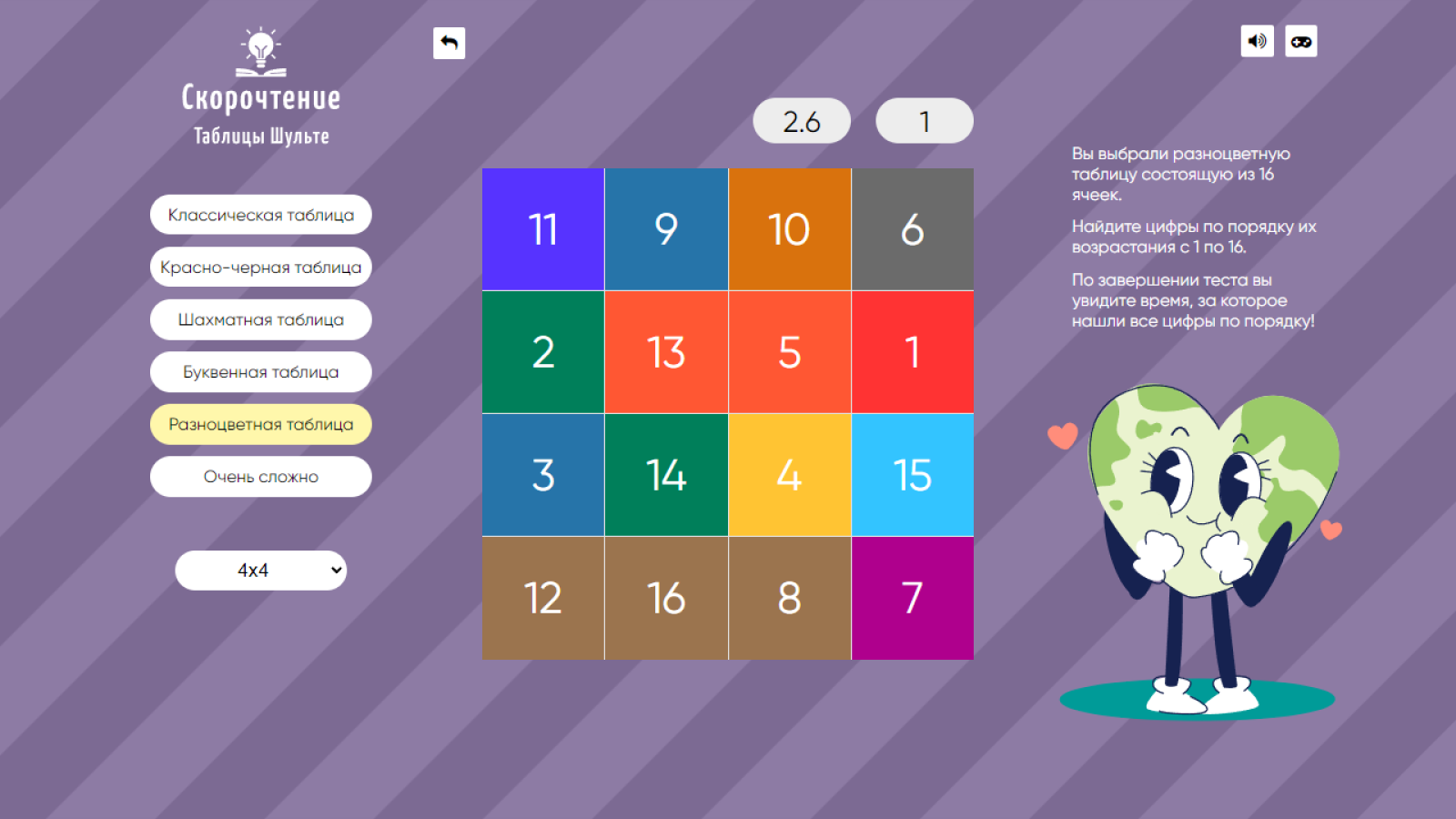
Task: Open game mode via the gamepad icon
Action: [1300, 41]
